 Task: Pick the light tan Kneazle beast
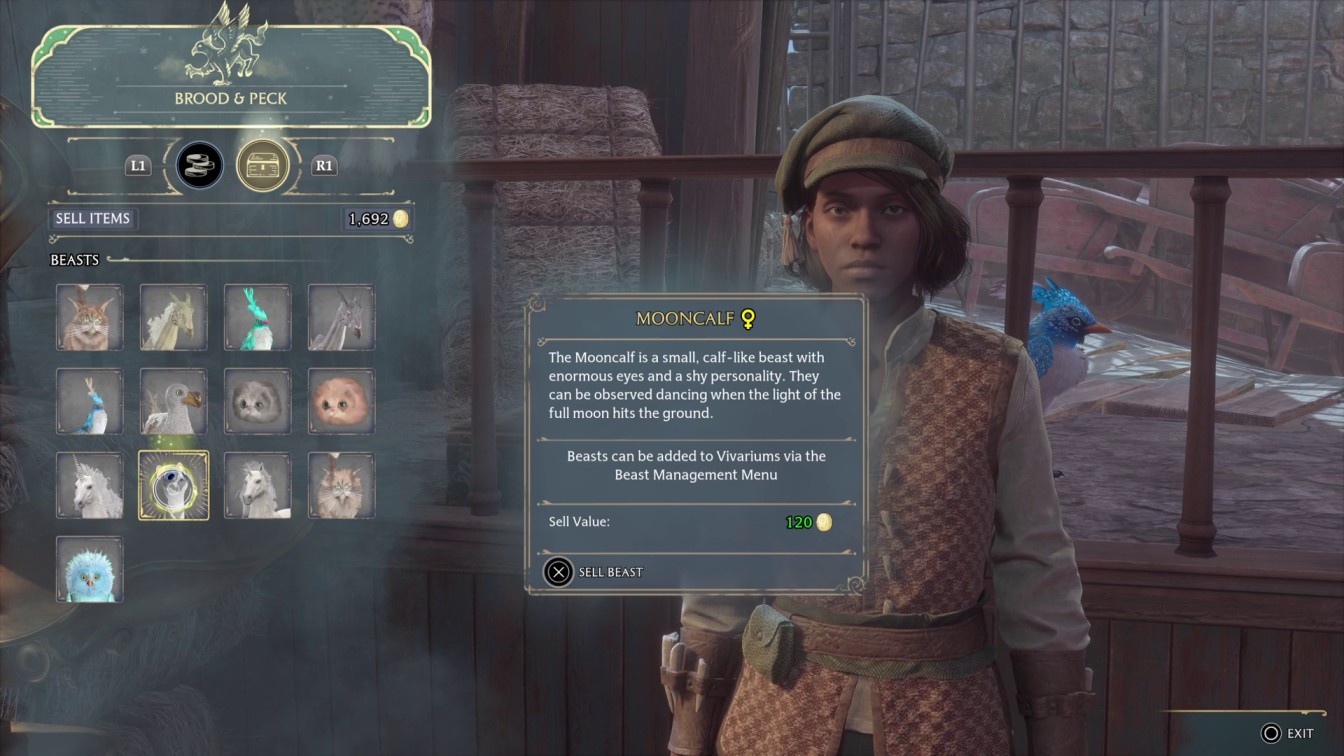pos(342,485)
